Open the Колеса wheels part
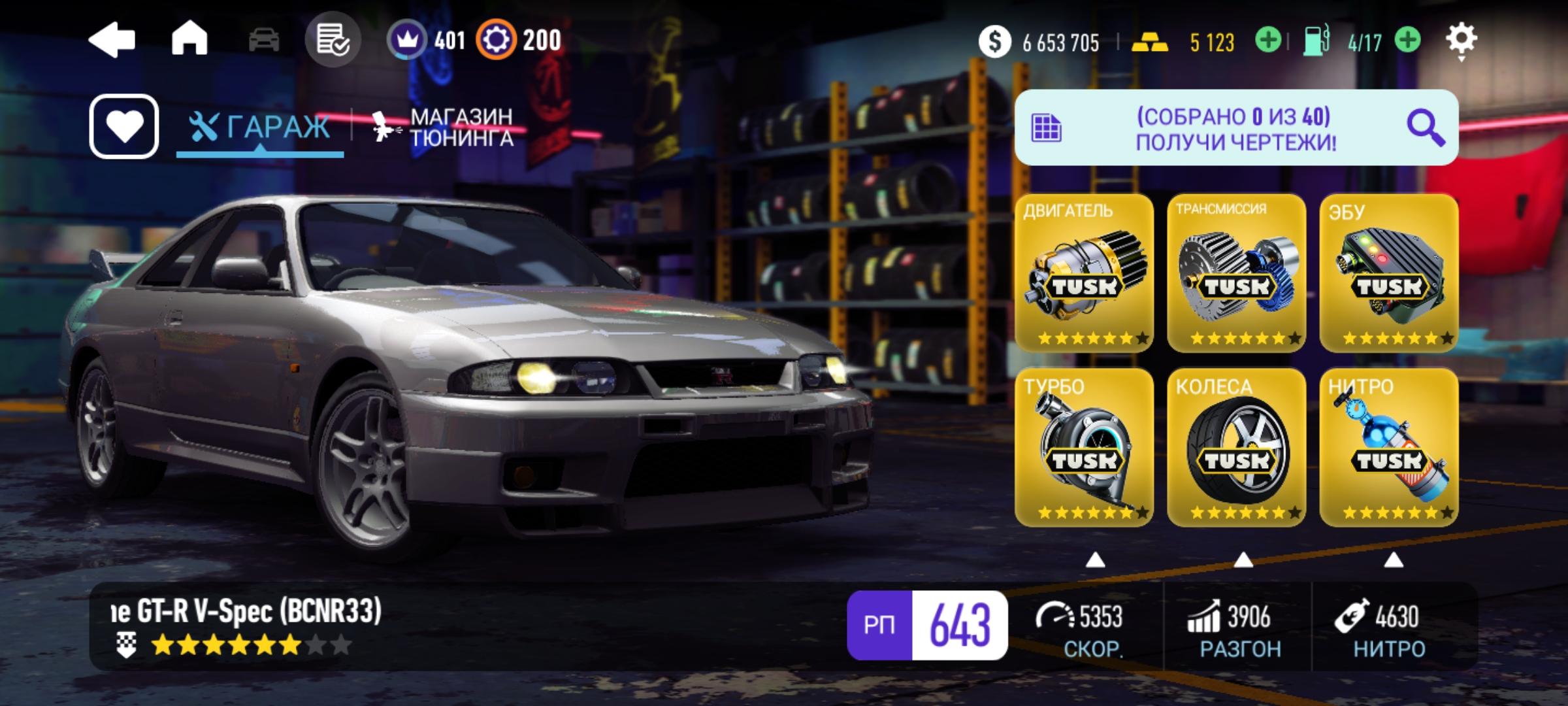This screenshot has height=706, width=1568. point(1236,447)
